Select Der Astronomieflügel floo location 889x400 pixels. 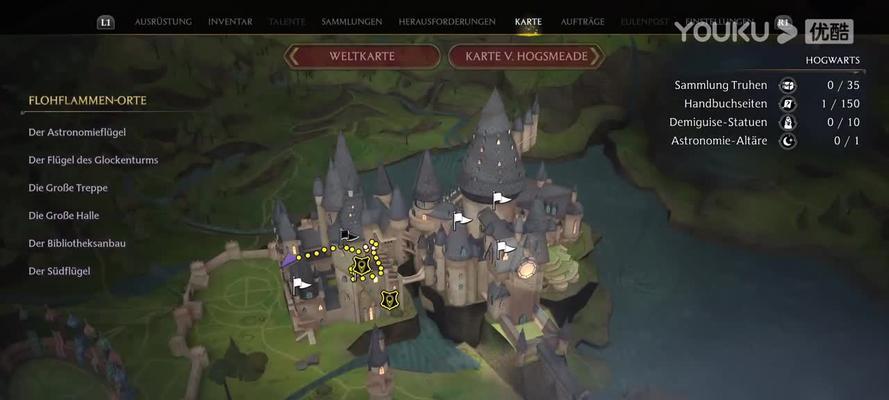tap(78, 132)
